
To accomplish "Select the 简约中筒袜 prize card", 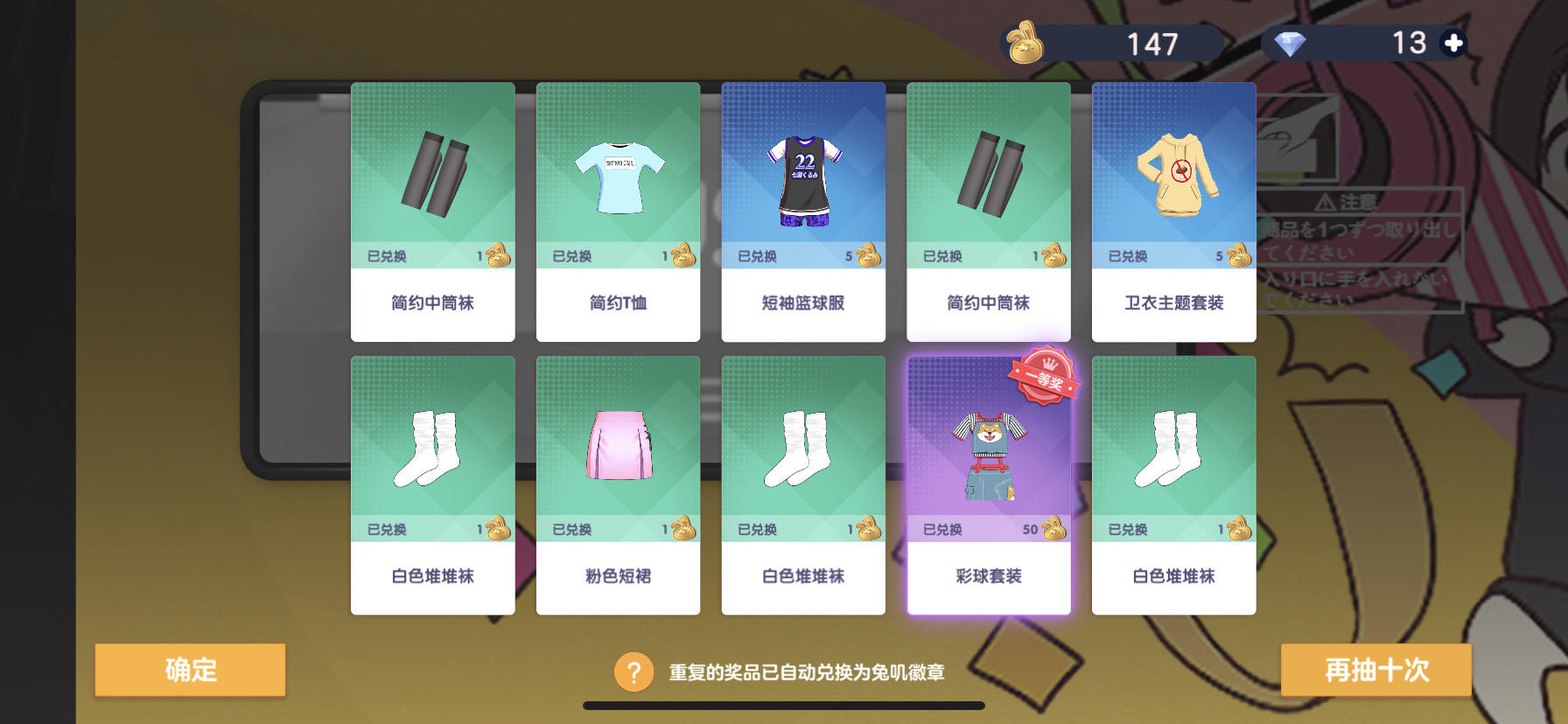I will coord(432,210).
